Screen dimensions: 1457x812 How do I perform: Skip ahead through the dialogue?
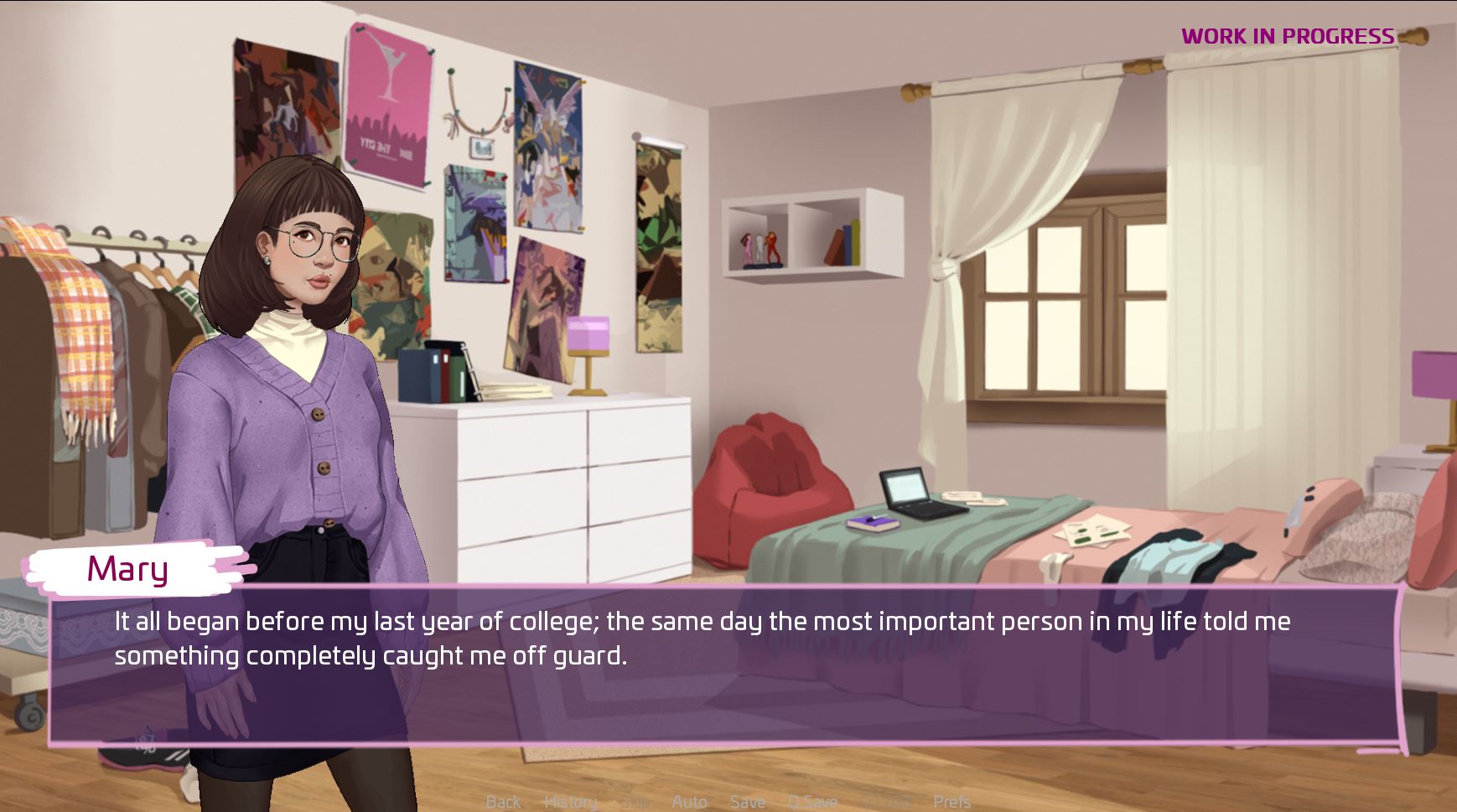635,802
